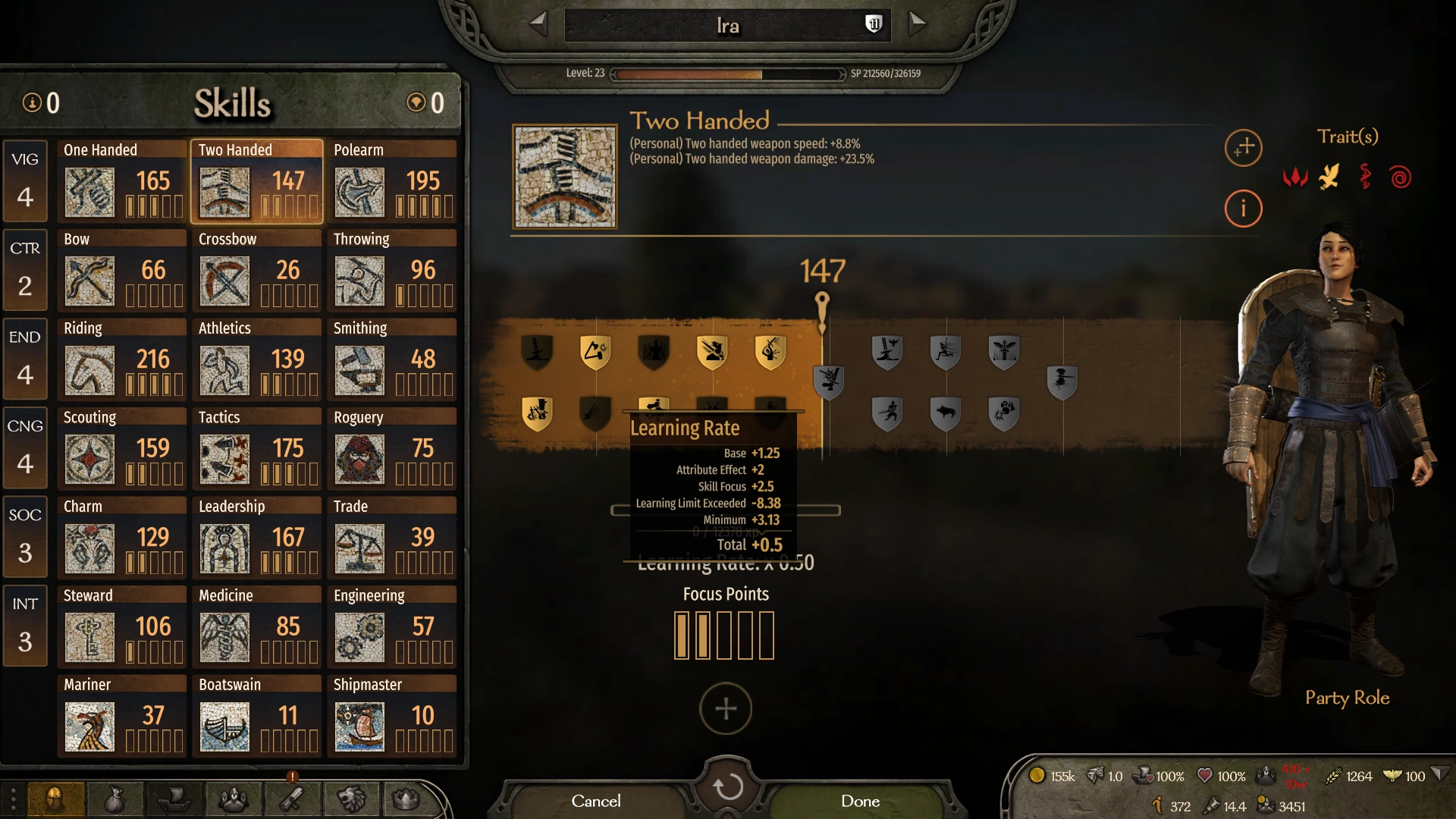Image resolution: width=1456 pixels, height=819 pixels.
Task: Expand the banner dropdown near the troop count
Action: 1440,774
